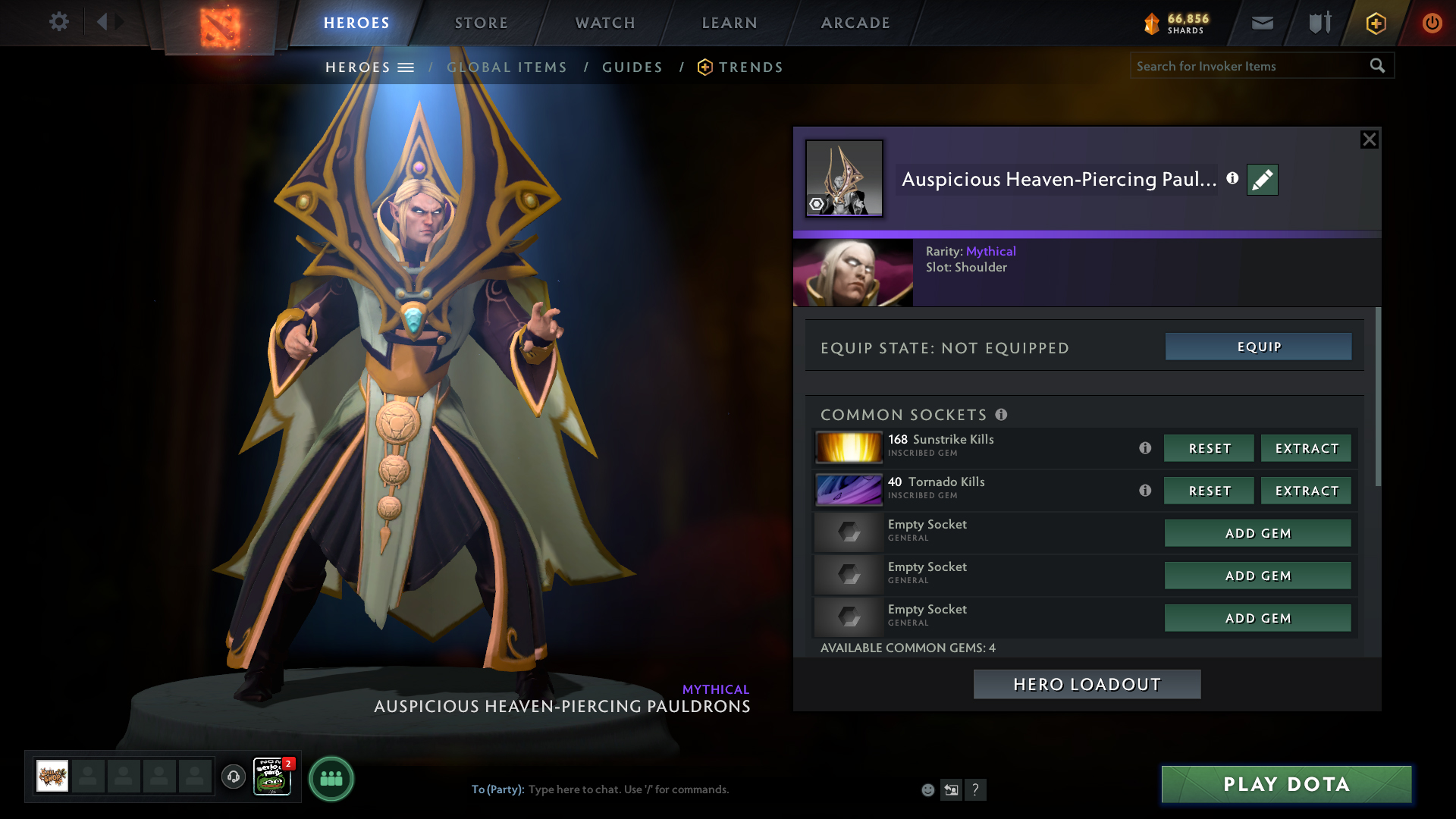Equip the Heaven-Piercing Pauldrons
The height and width of the screenshot is (819, 1456).
coord(1258,347)
